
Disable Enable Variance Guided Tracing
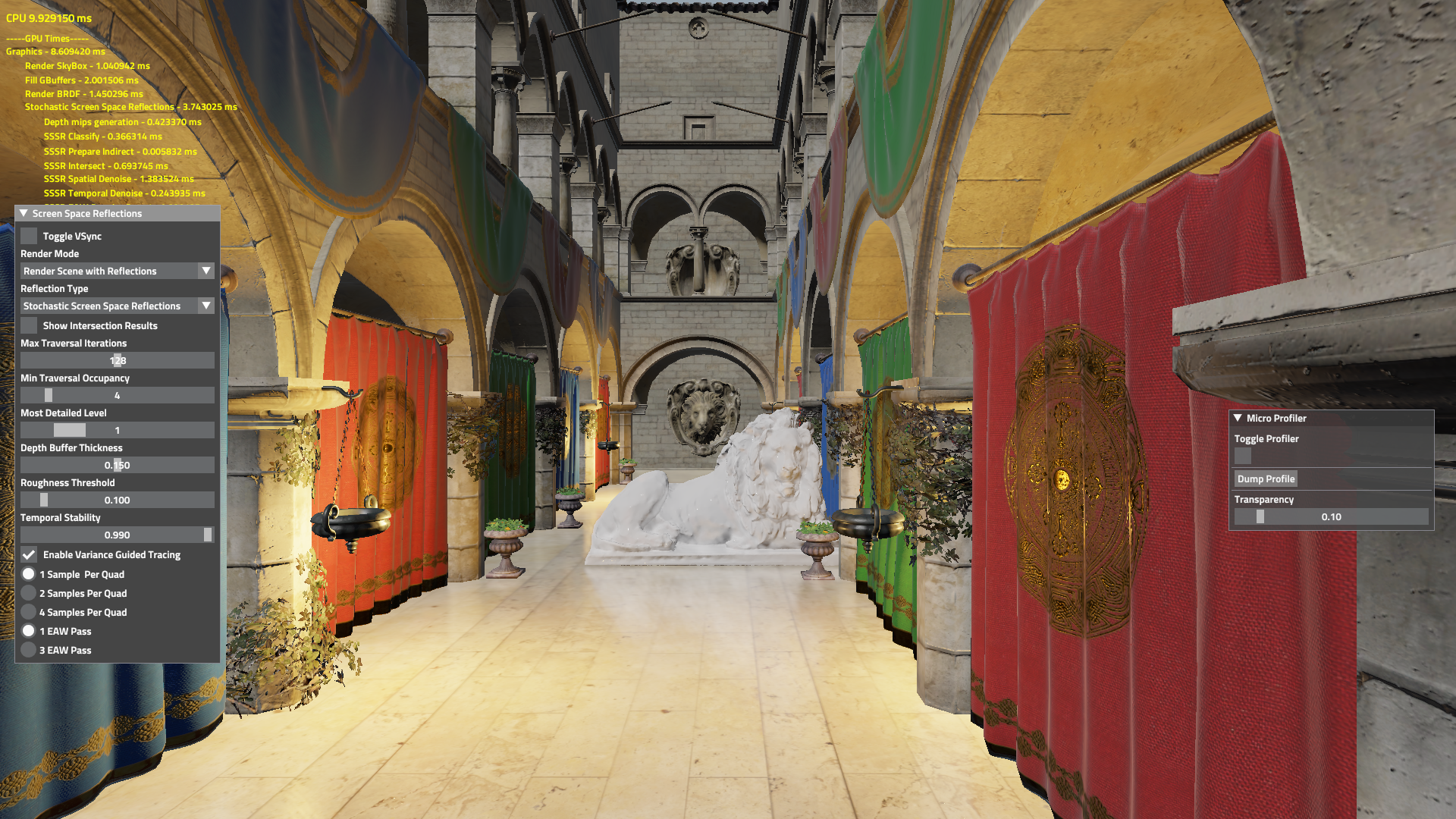[x=29, y=554]
